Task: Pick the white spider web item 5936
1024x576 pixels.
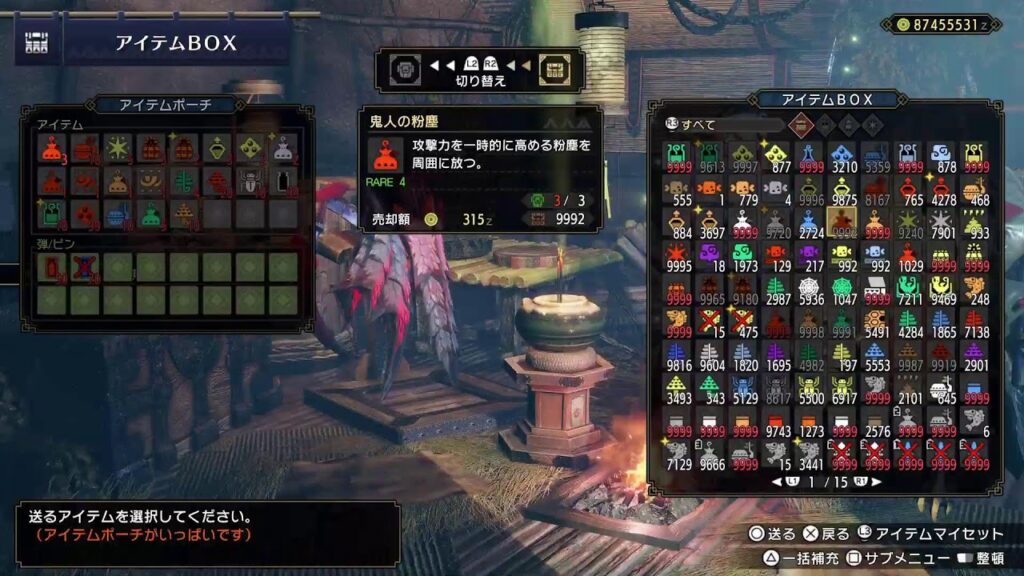Action: click(x=809, y=292)
